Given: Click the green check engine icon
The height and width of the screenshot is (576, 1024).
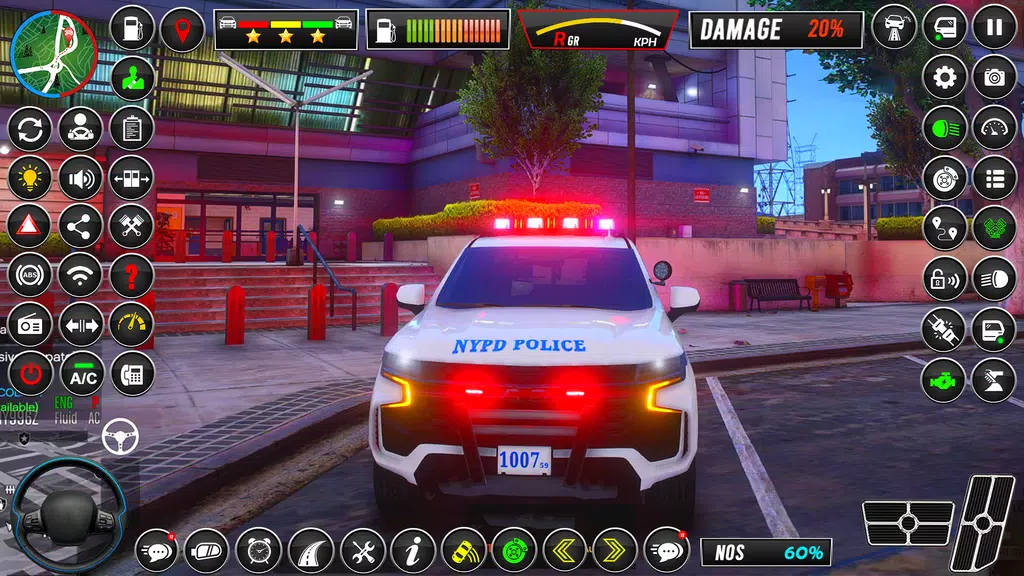Looking at the screenshot, I should (x=944, y=380).
